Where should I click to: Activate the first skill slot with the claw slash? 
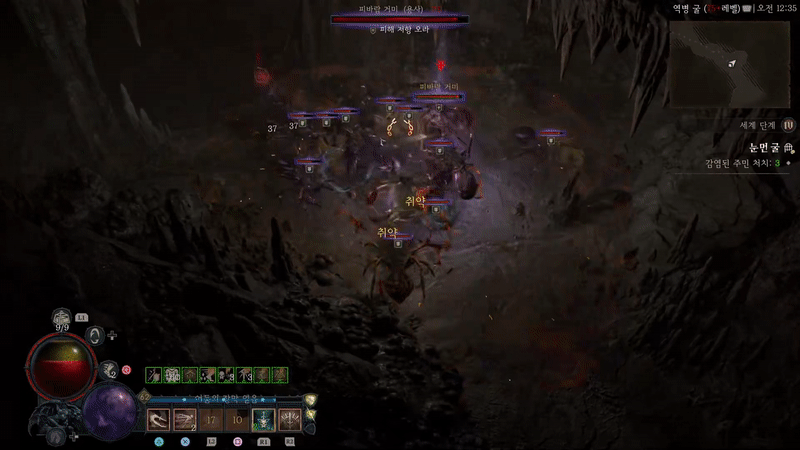[x=159, y=420]
